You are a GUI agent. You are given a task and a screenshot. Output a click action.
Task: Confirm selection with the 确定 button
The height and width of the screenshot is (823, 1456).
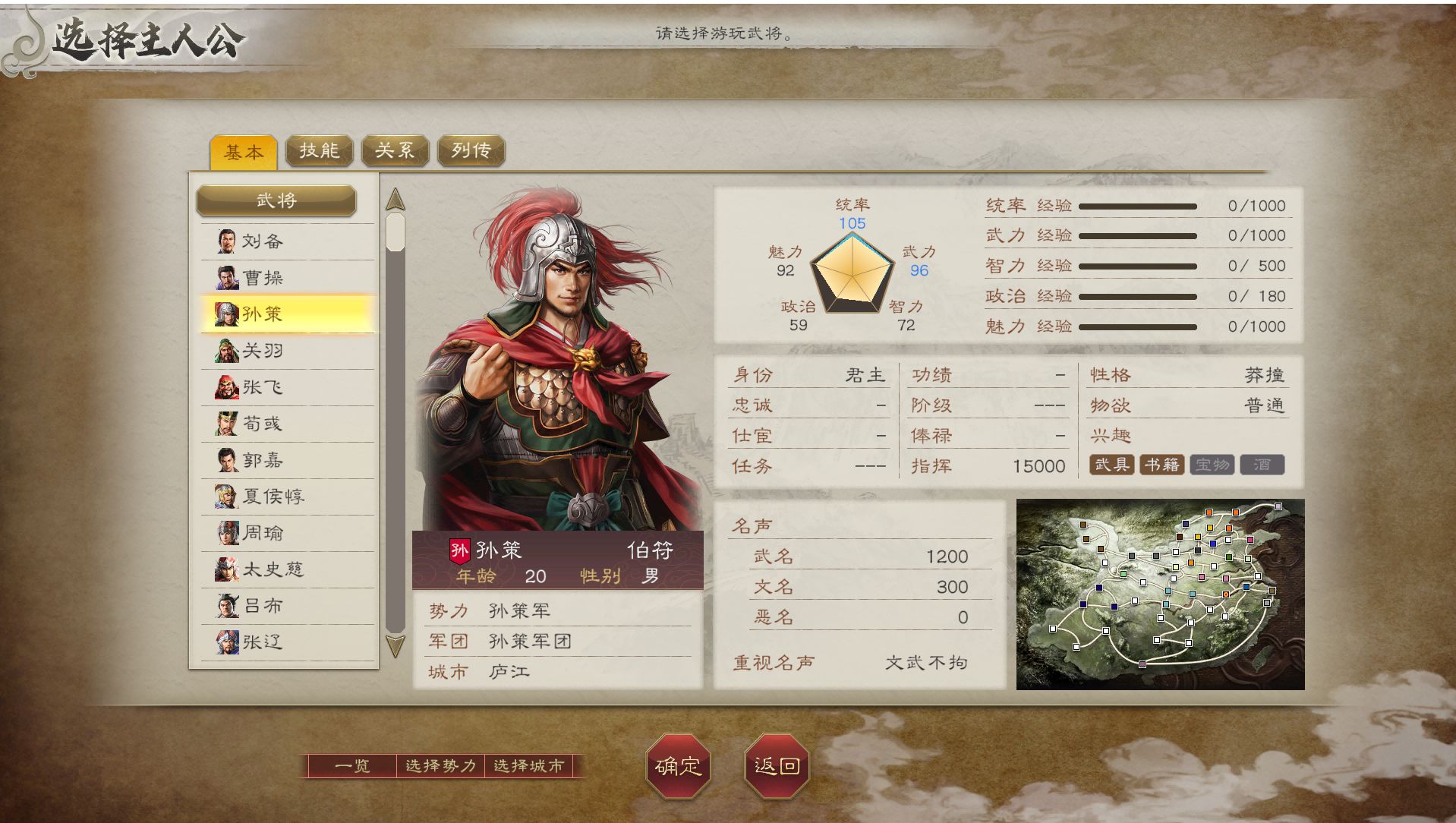pyautogui.click(x=678, y=766)
